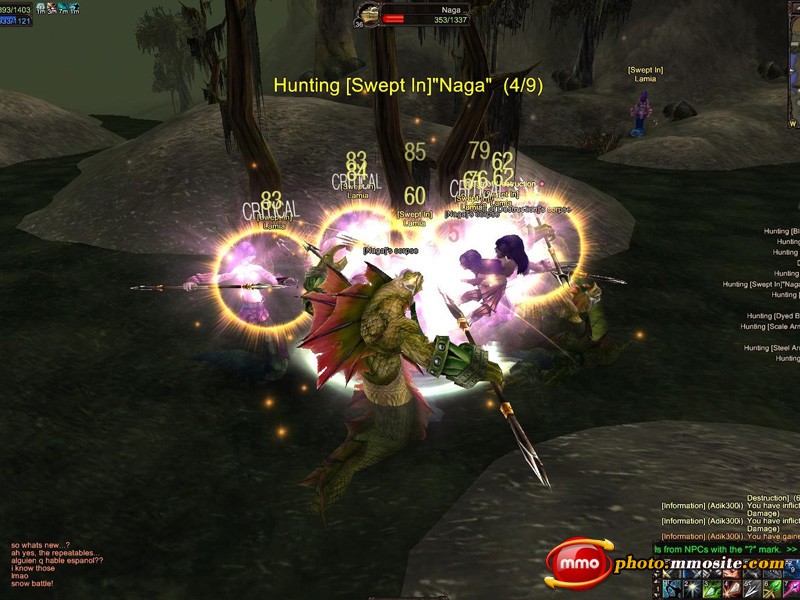The width and height of the screenshot is (800, 600).
Task: Trigger the red spear strike in slot 4
Action: coord(733,588)
